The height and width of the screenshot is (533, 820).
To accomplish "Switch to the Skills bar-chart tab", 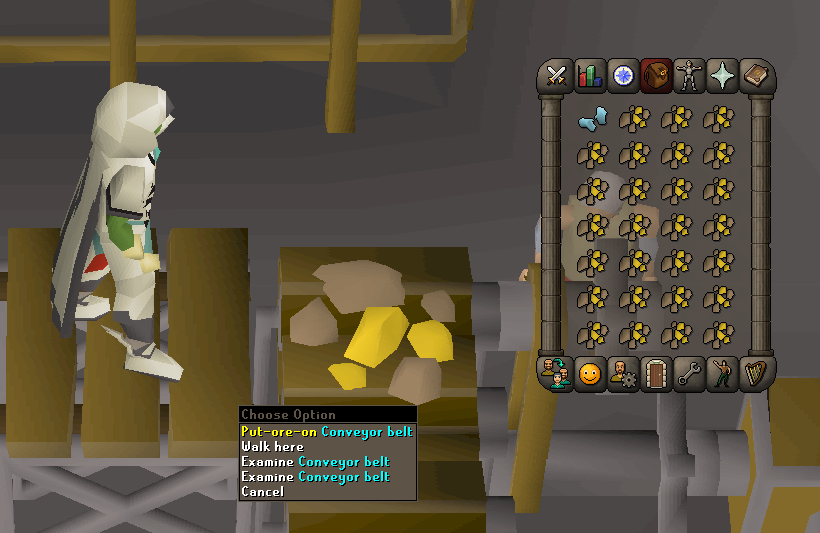I will click(x=590, y=75).
